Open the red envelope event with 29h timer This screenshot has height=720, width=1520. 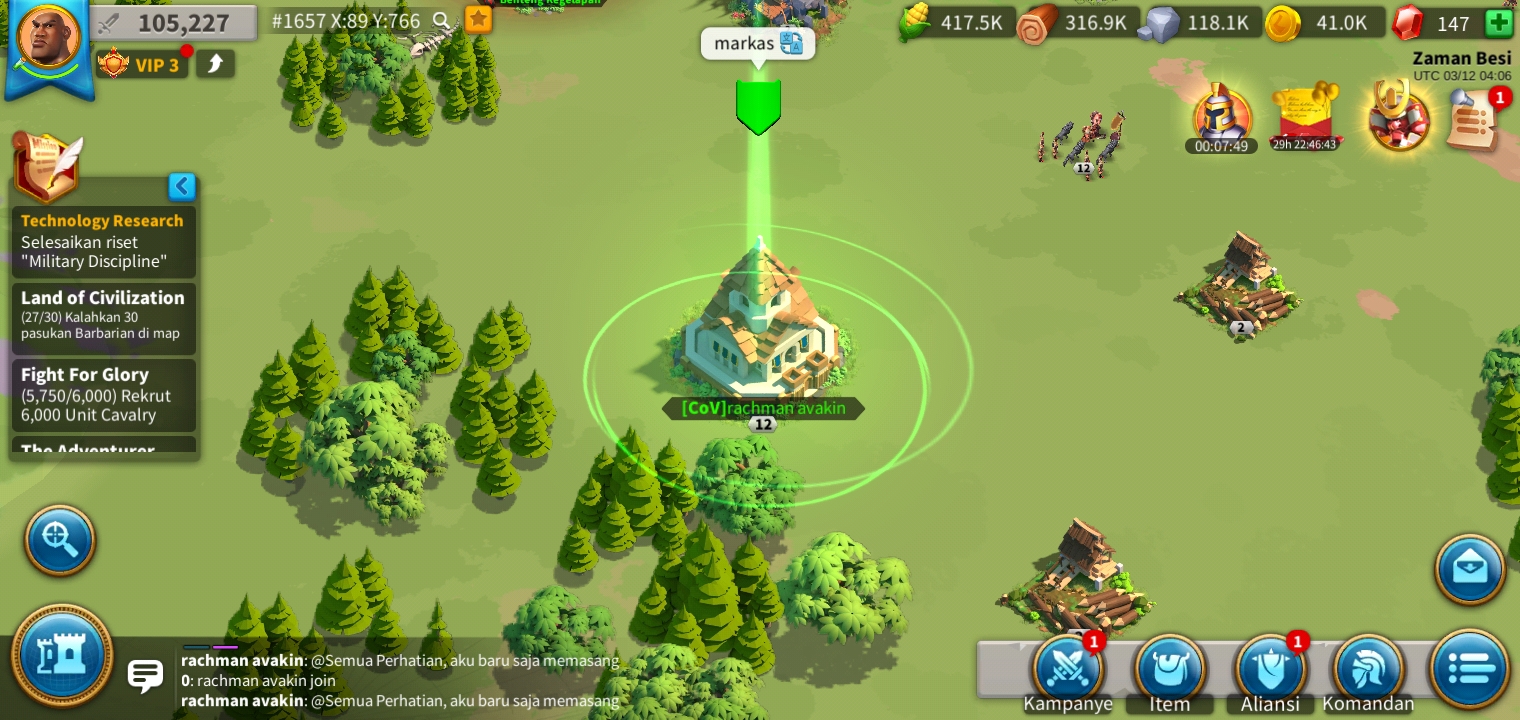click(1305, 115)
